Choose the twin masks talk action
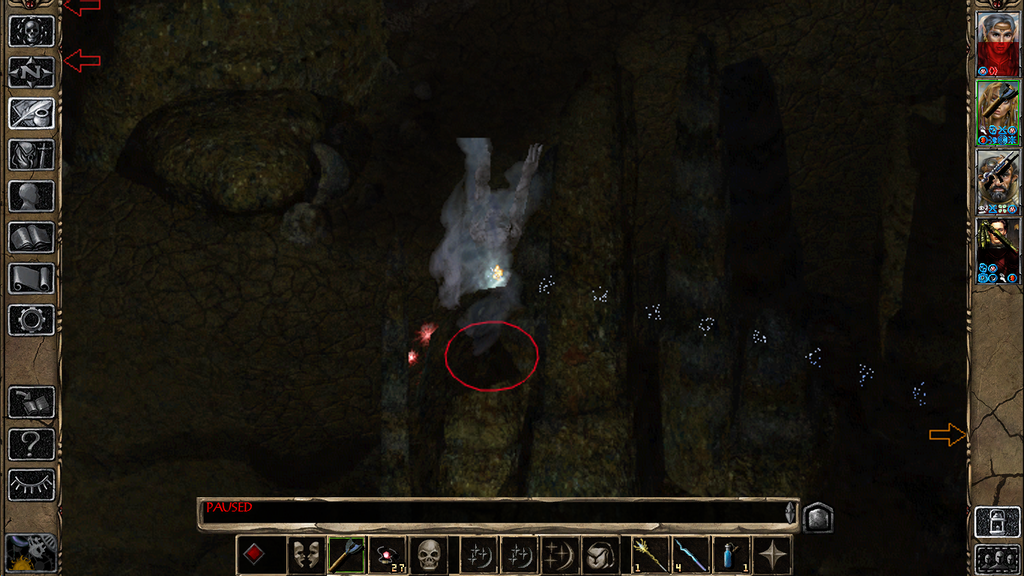Image resolution: width=1024 pixels, height=576 pixels. [305, 555]
